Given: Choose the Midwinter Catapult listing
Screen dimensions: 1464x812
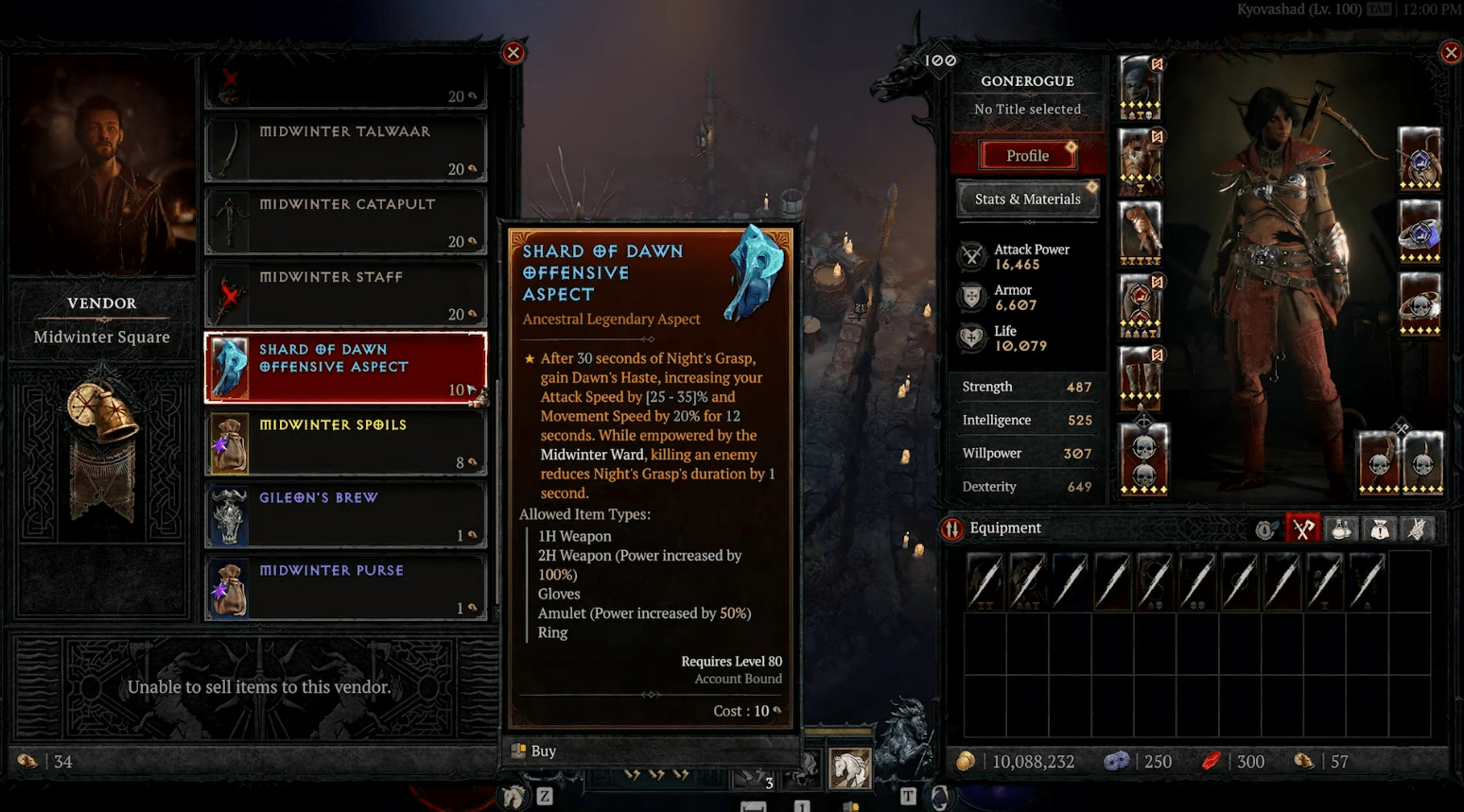Looking at the screenshot, I should (x=346, y=221).
